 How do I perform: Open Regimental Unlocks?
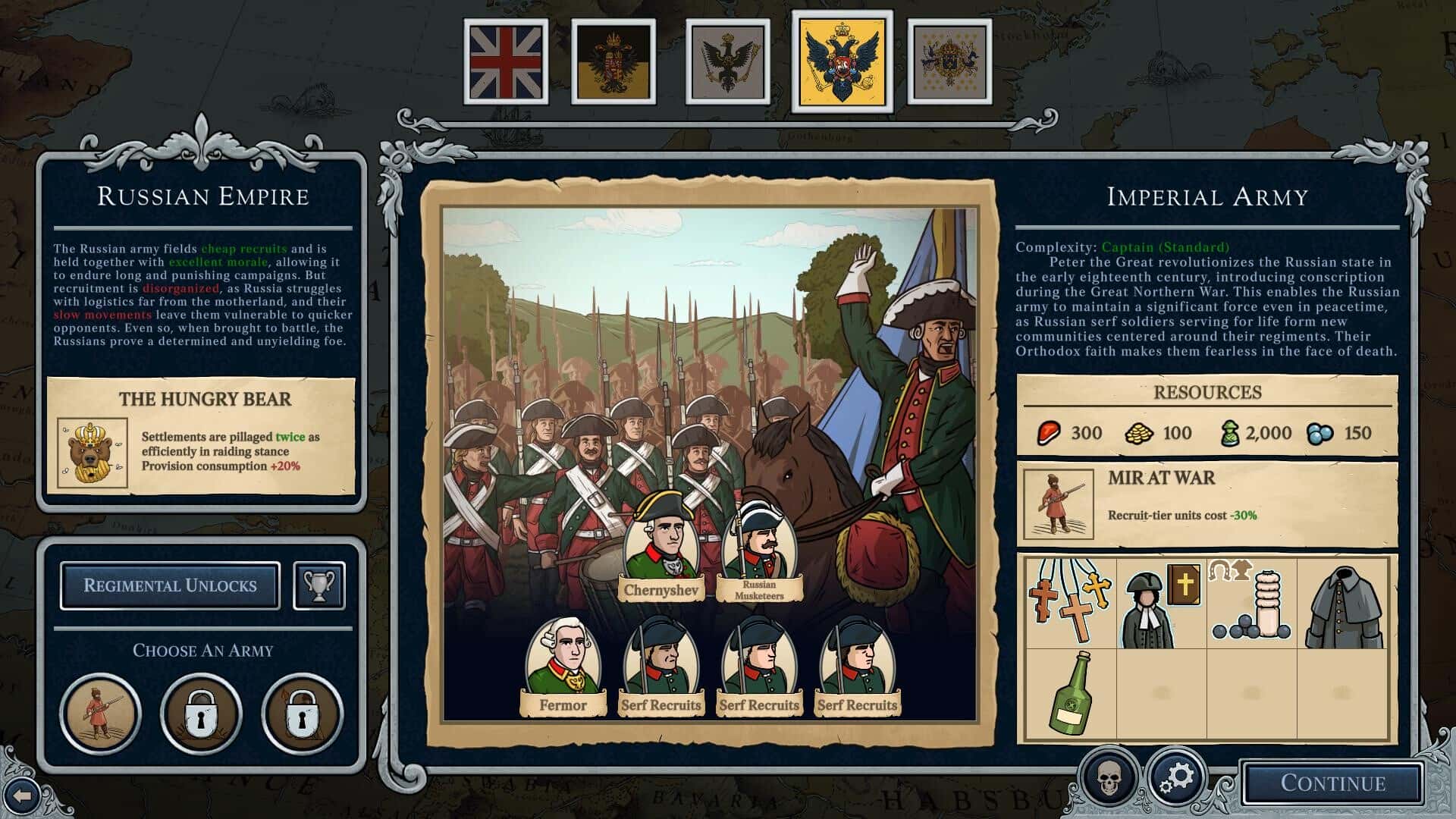tap(170, 585)
